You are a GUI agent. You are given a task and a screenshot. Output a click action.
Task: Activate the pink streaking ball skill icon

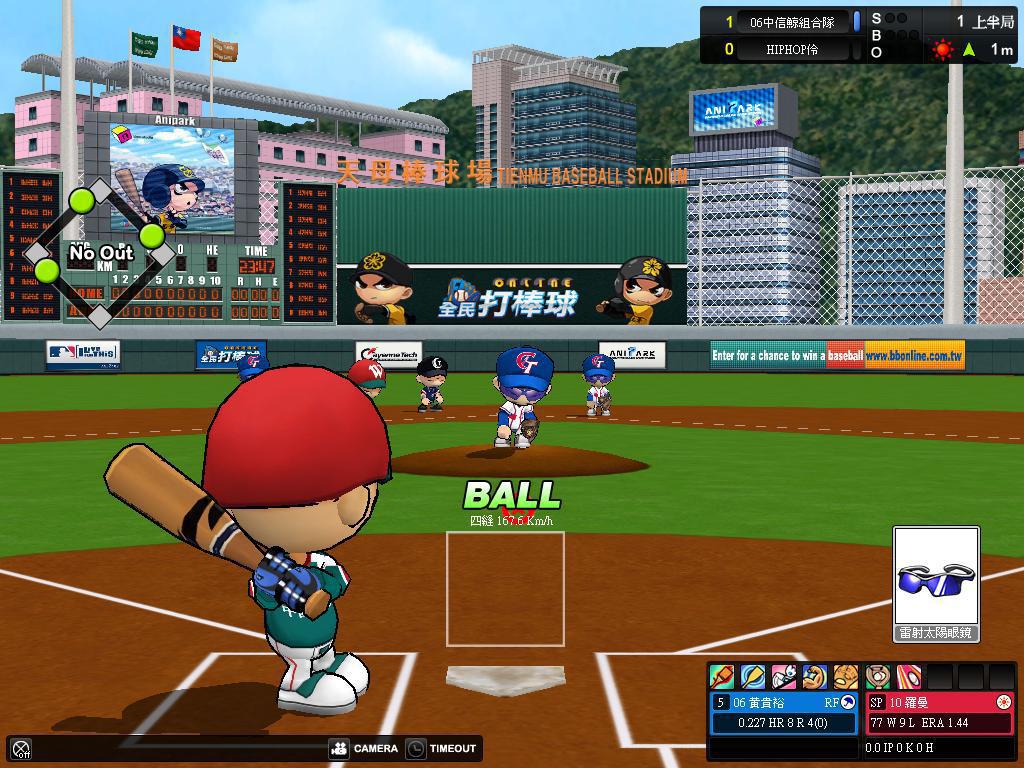(x=909, y=677)
